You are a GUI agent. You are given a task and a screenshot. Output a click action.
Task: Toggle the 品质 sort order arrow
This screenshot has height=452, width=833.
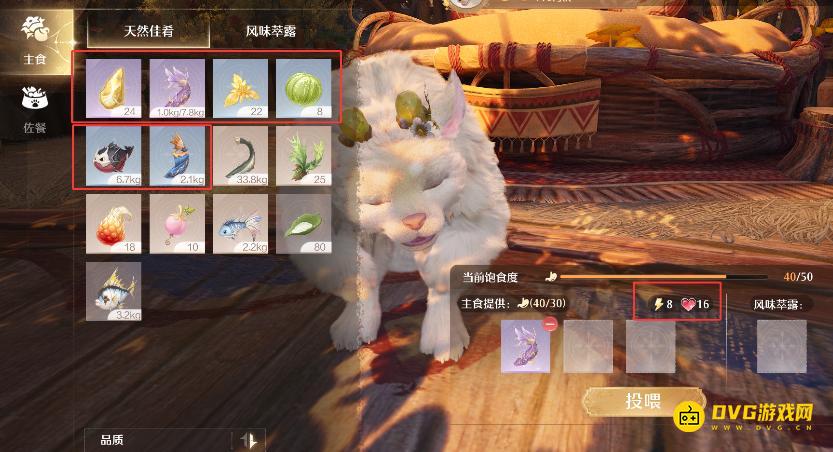[250, 439]
